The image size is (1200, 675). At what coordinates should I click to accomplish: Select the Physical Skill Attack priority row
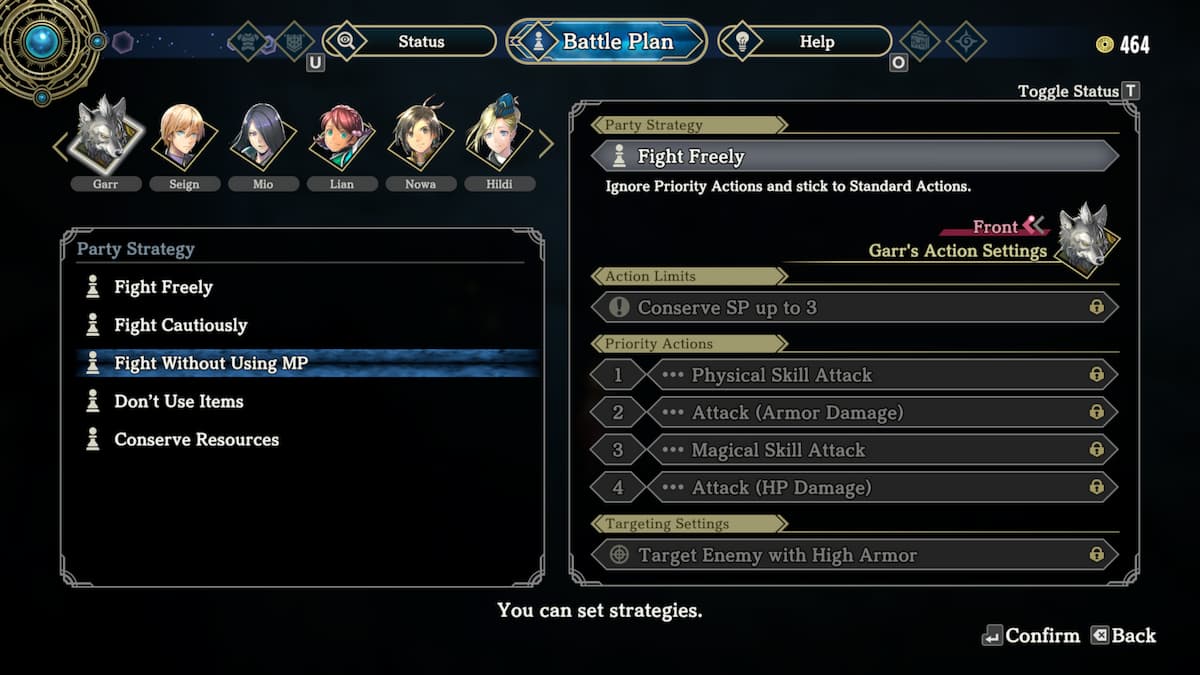880,375
